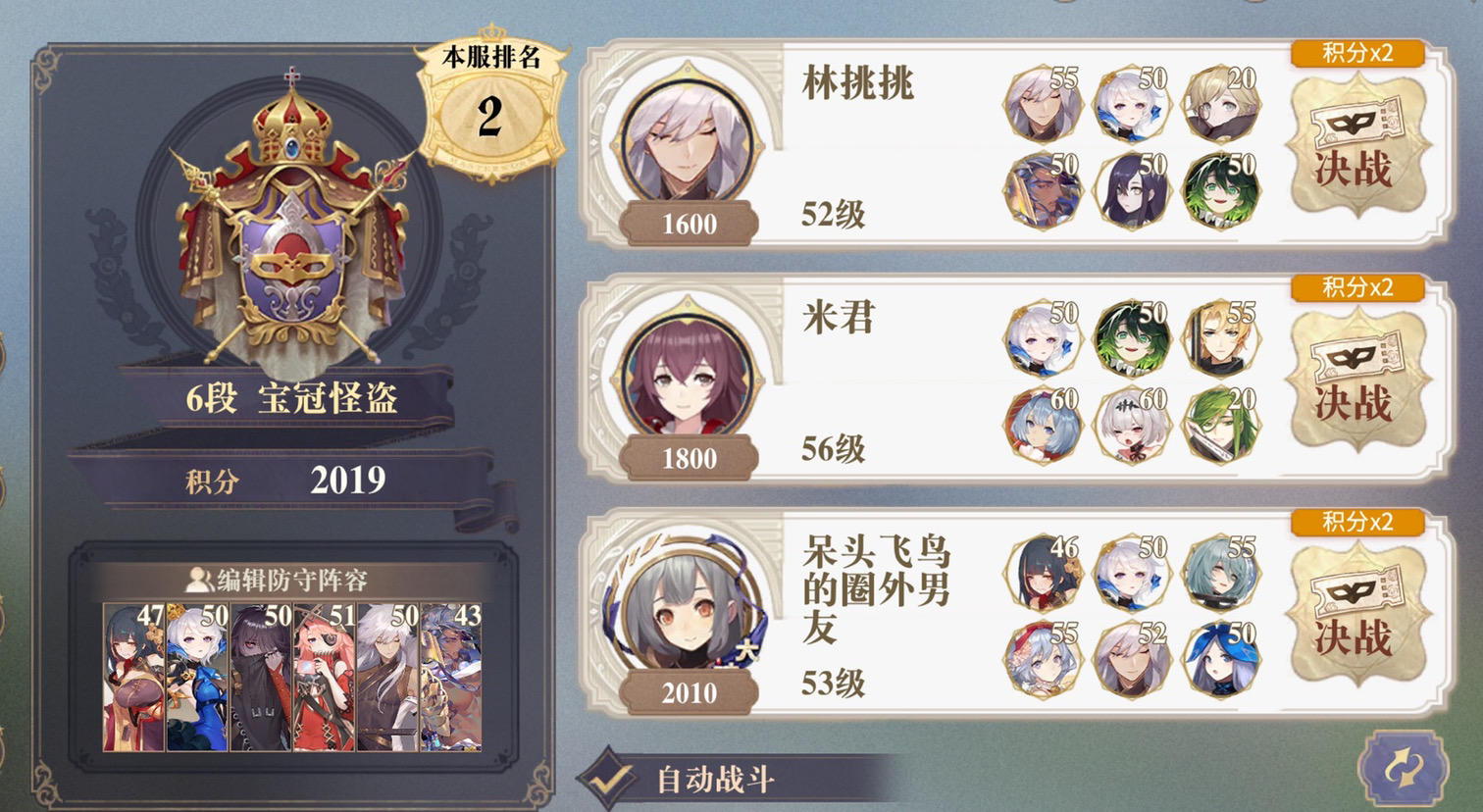Open 米君's power rating badge showing 1800

pos(689,457)
